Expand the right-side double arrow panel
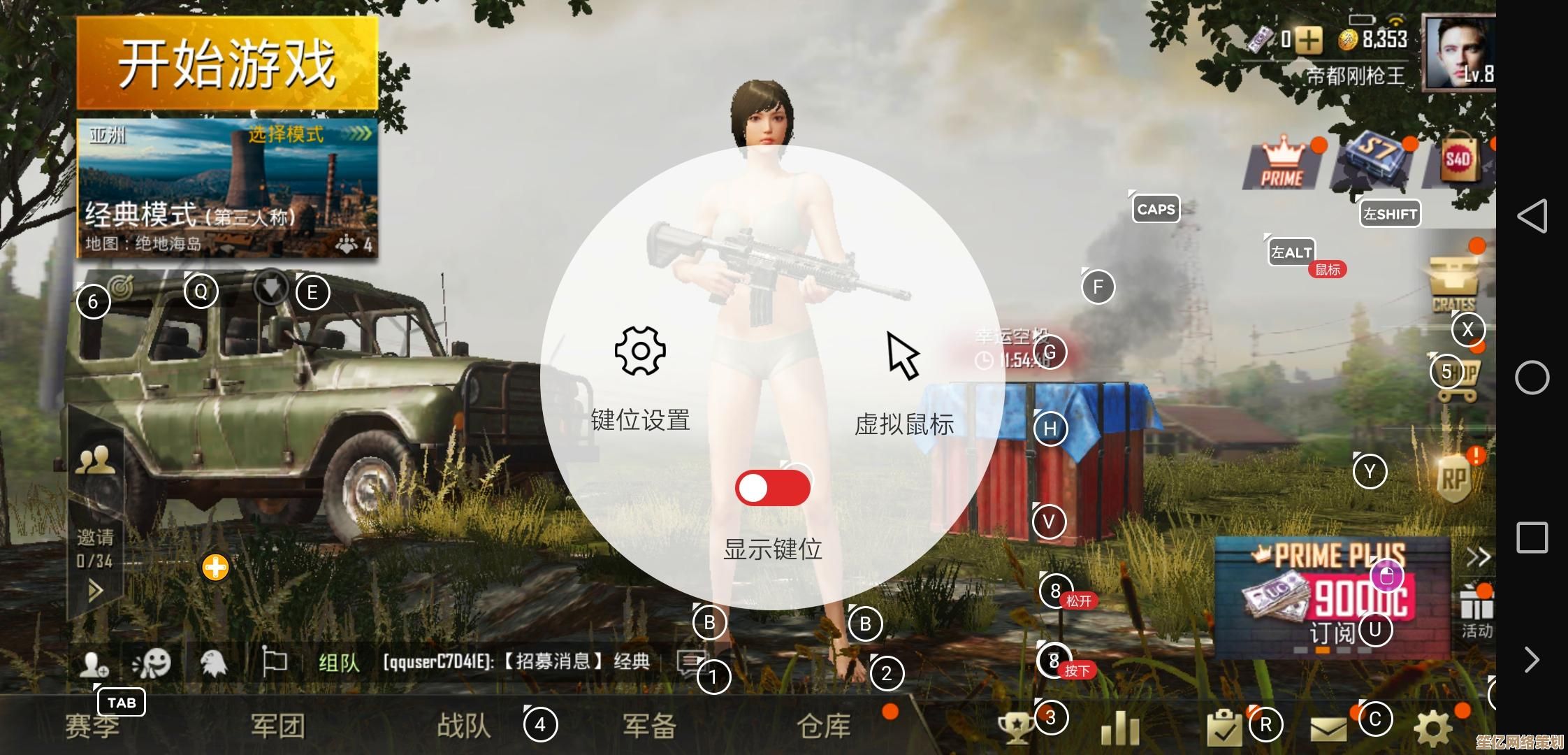Image resolution: width=1568 pixels, height=755 pixels. [1479, 556]
